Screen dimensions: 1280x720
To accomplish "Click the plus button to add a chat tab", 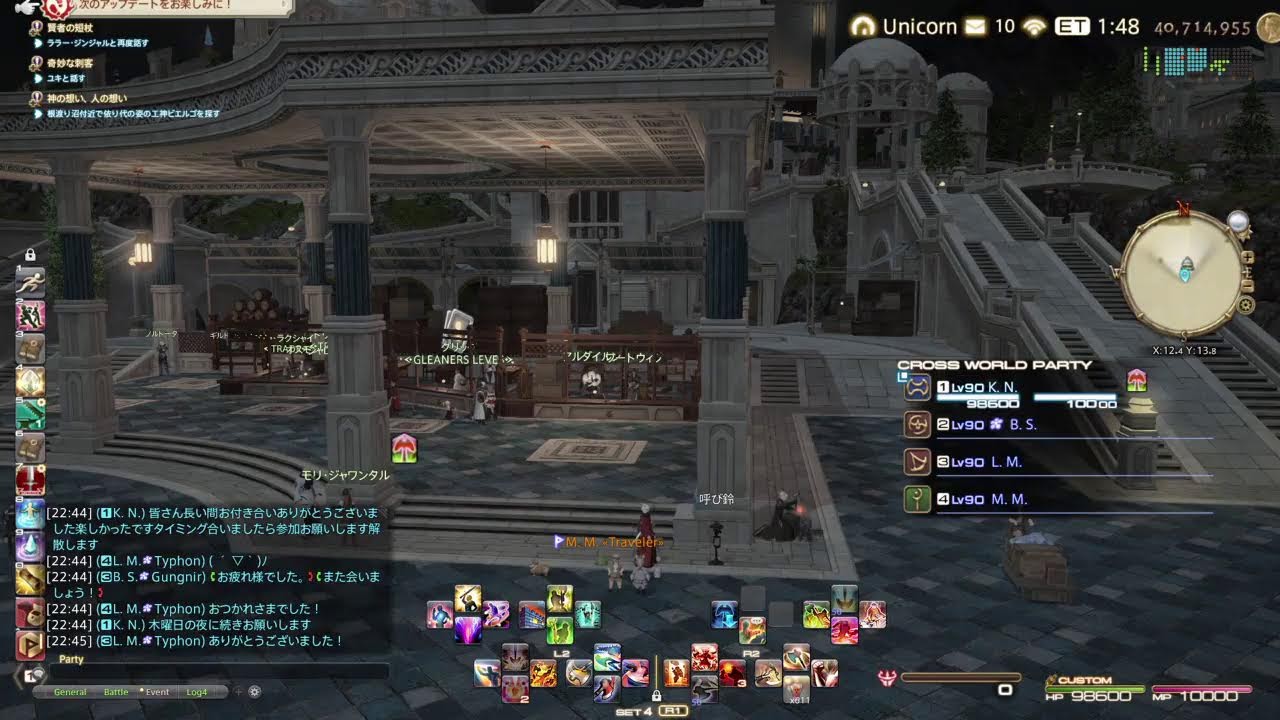I will [238, 690].
